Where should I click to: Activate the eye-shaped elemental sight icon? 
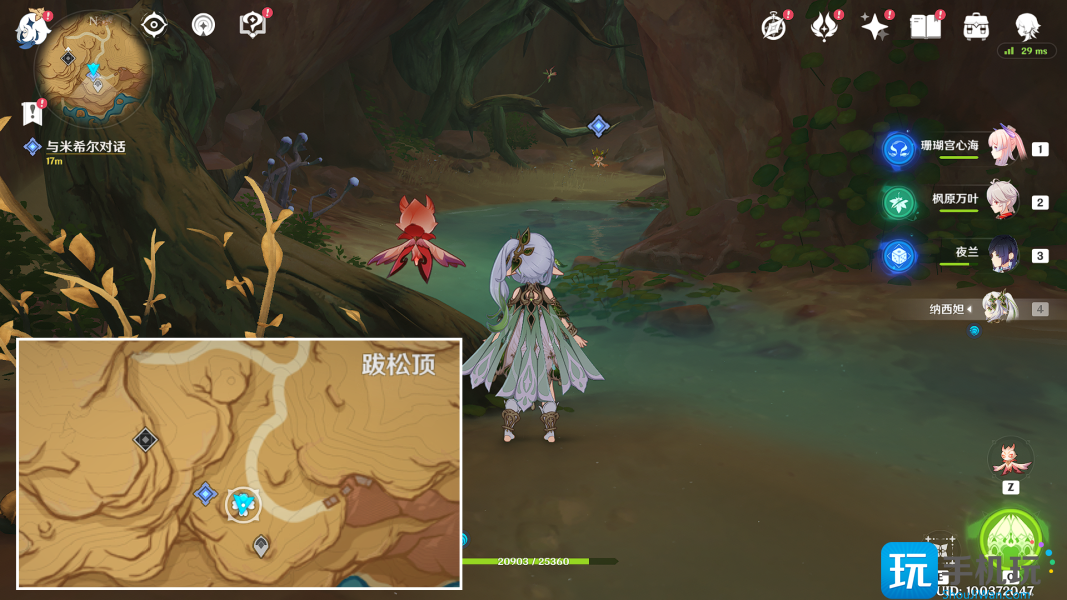tap(154, 25)
